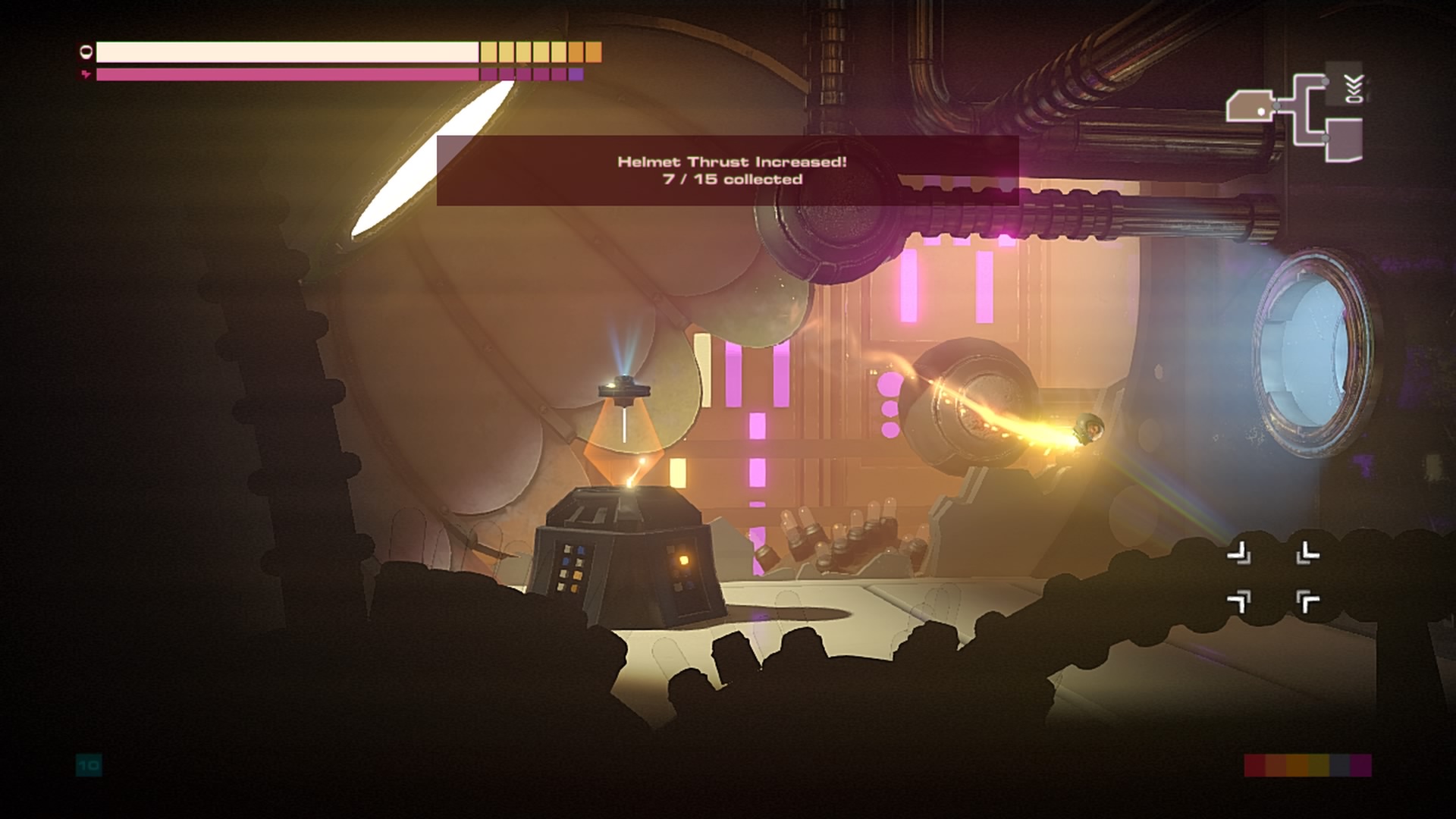This screenshot has width=1456, height=819.
Task: Click the connector dot between minimap rooms
Action: (x=1276, y=107)
